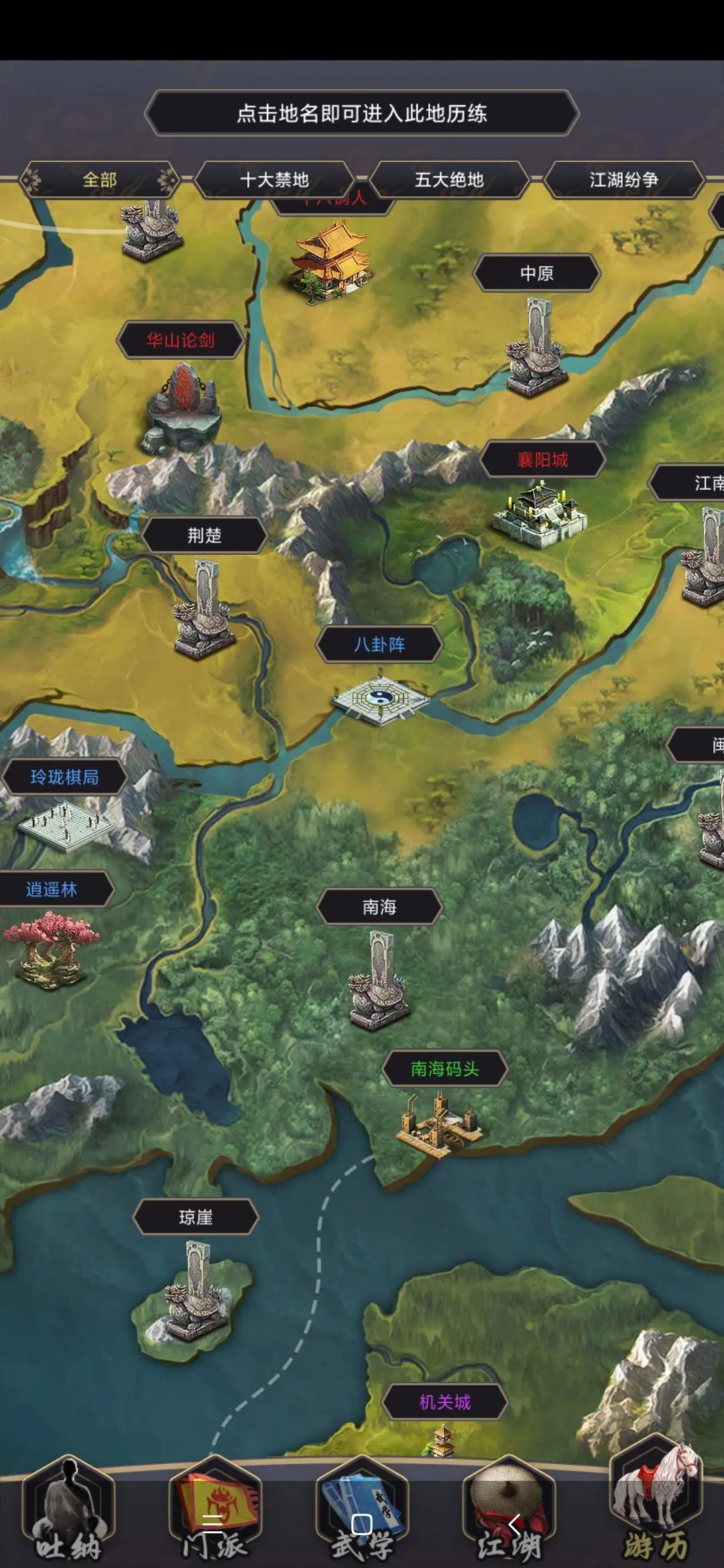The width and height of the screenshot is (724, 1568).
Task: Choose the 逍遥林 location label
Action: coord(52,889)
